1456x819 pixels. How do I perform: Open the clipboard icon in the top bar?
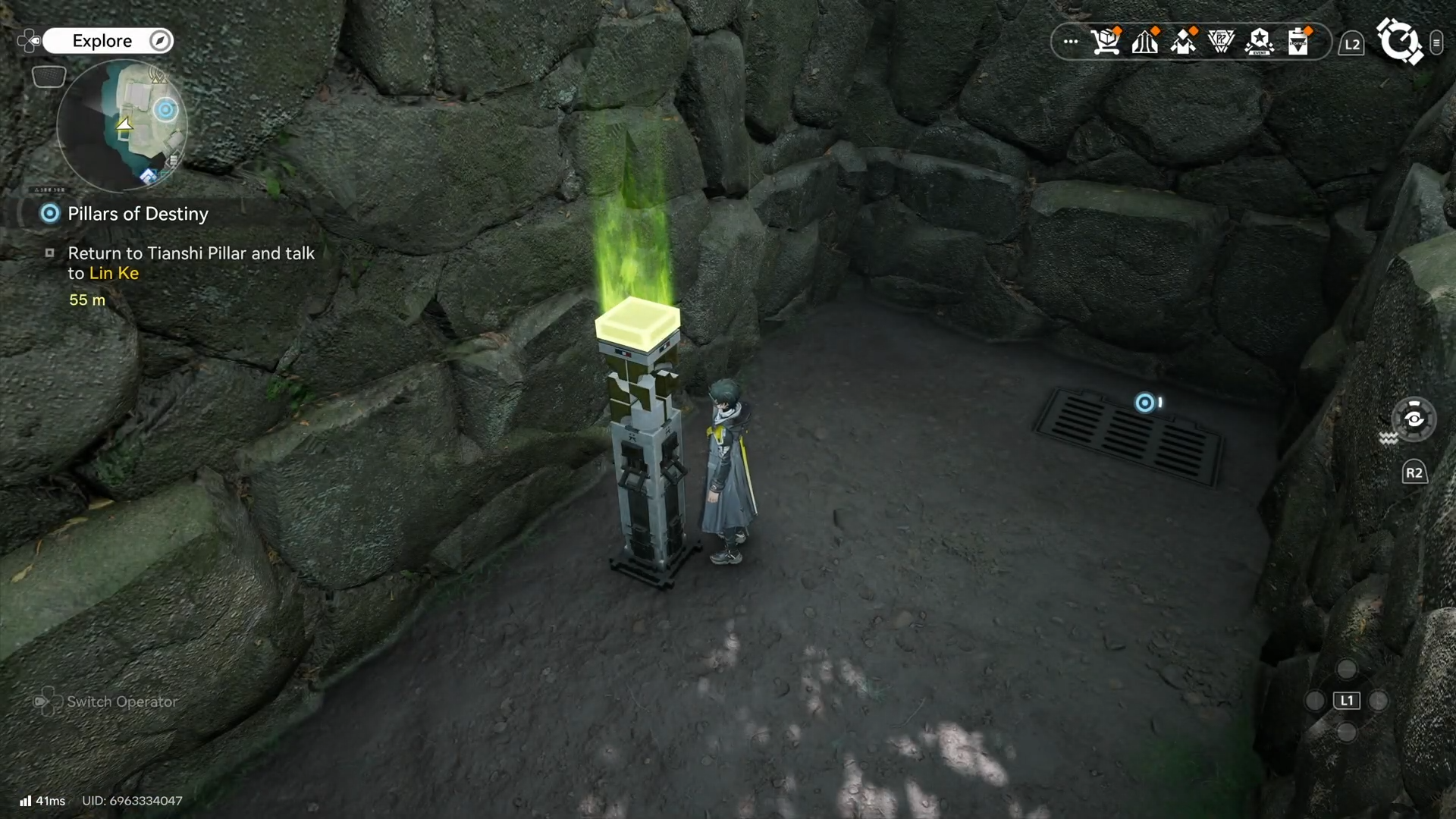point(1298,42)
